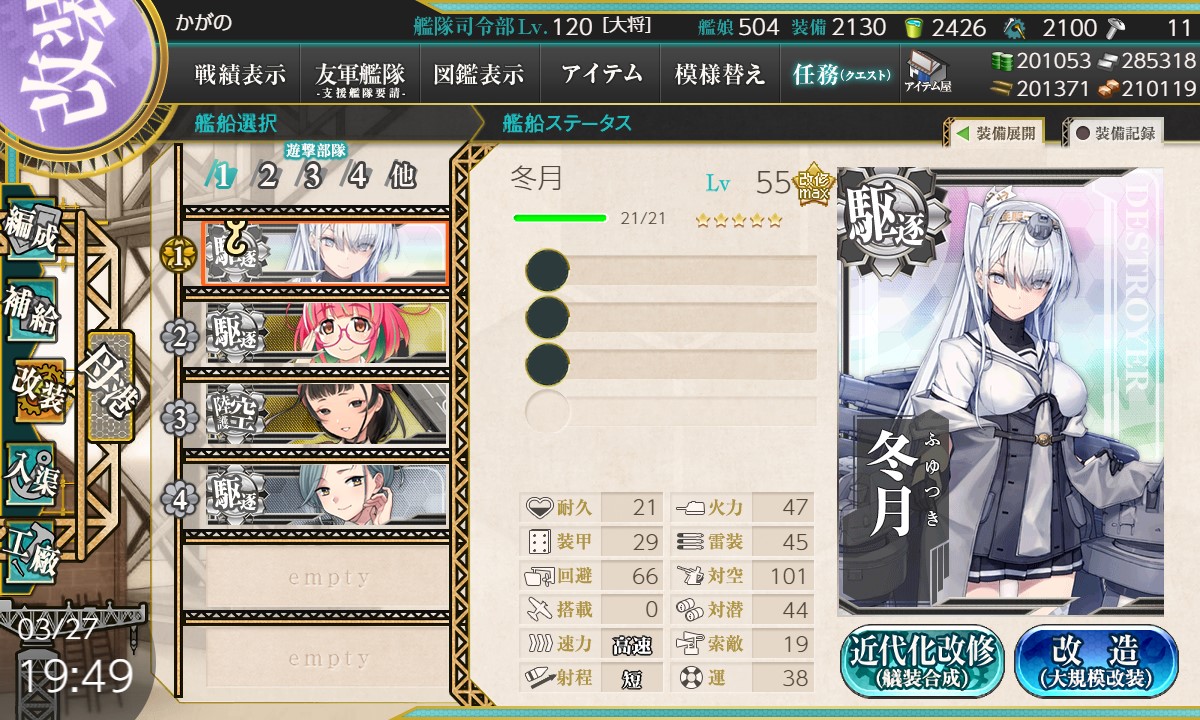This screenshot has height=720, width=1200.
Task: Toggle the 装備展開 equipment expand button
Action: coord(996,132)
